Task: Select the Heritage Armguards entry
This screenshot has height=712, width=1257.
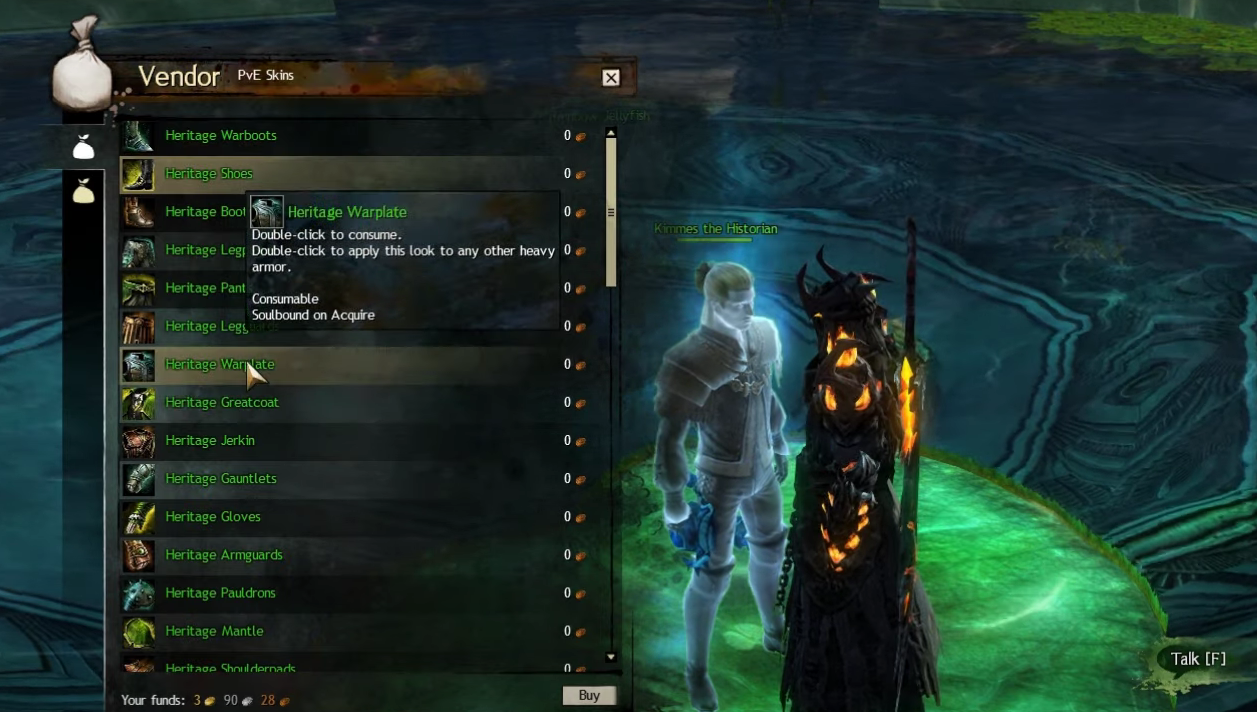Action: 224,555
